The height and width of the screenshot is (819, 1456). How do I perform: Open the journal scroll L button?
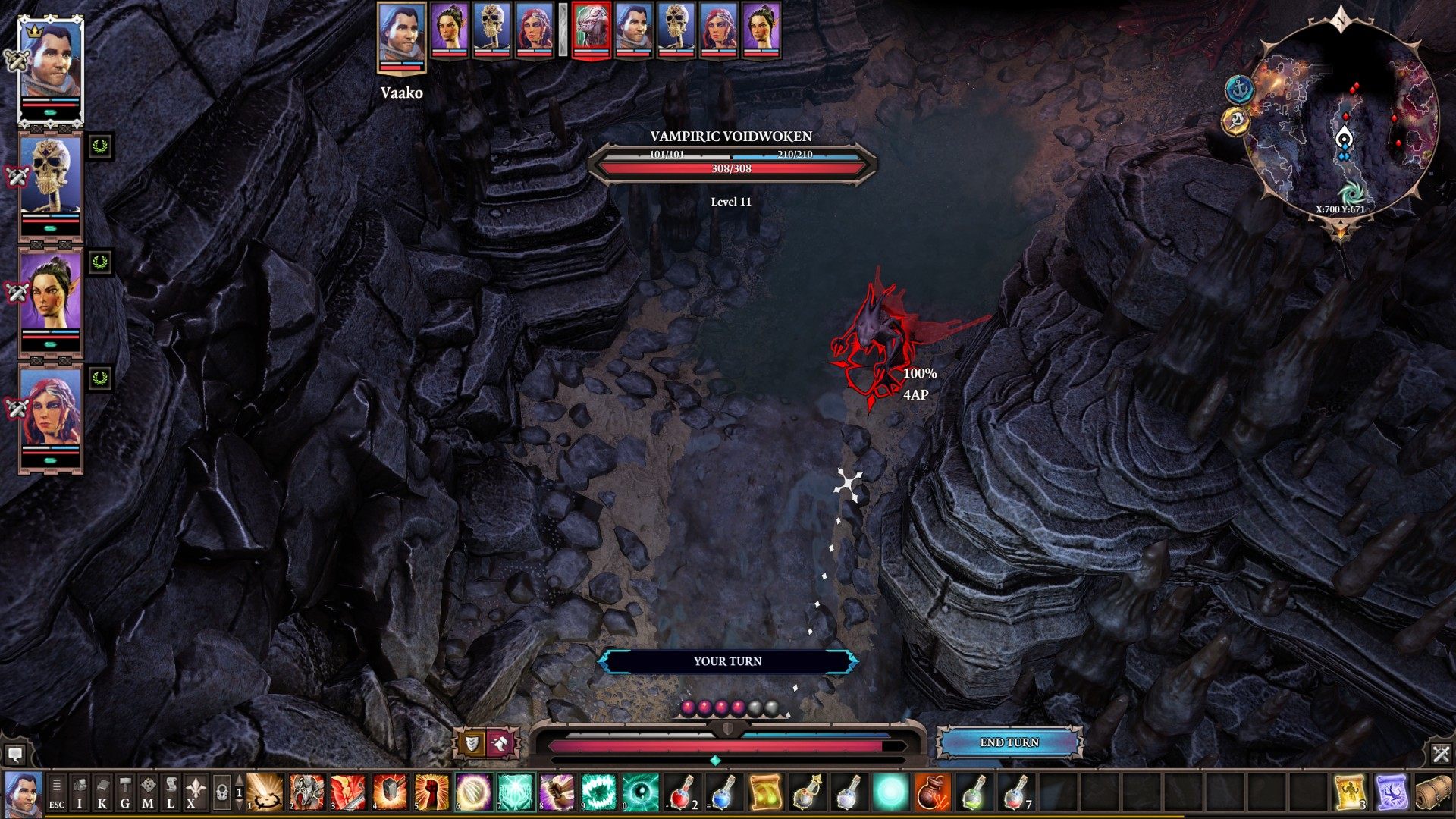171,792
